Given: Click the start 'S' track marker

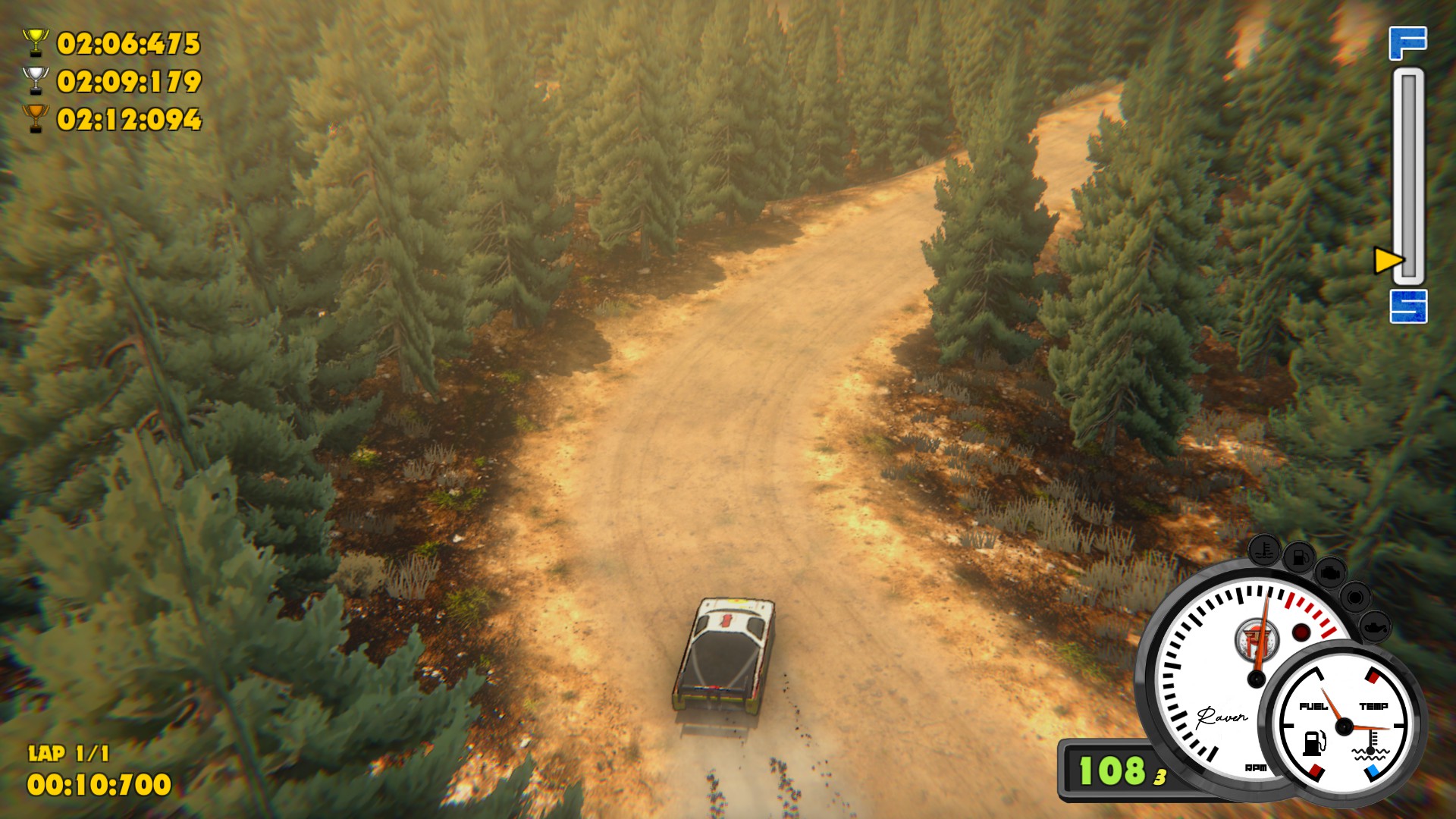Looking at the screenshot, I should click(x=1408, y=306).
